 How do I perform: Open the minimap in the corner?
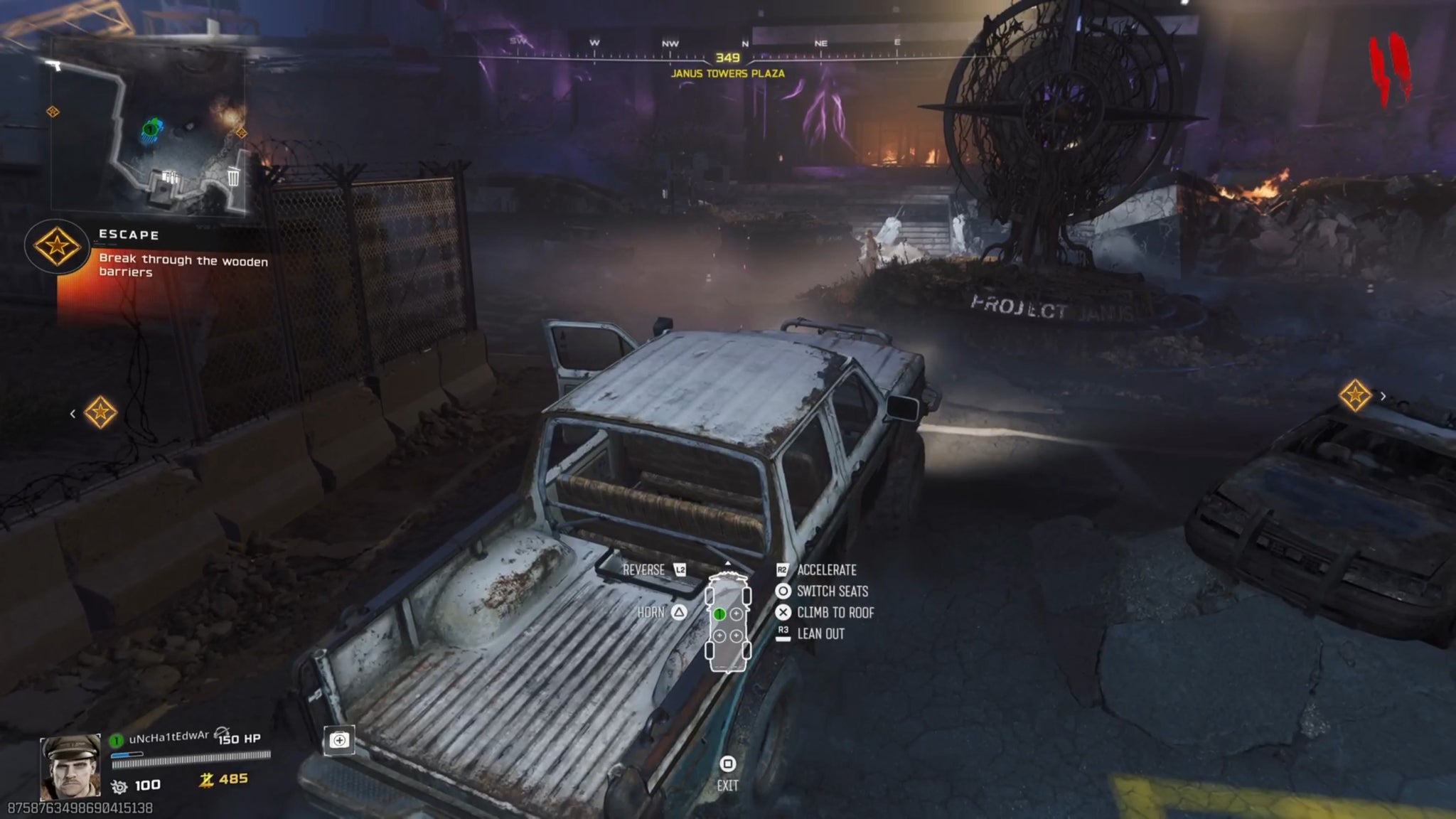149,128
